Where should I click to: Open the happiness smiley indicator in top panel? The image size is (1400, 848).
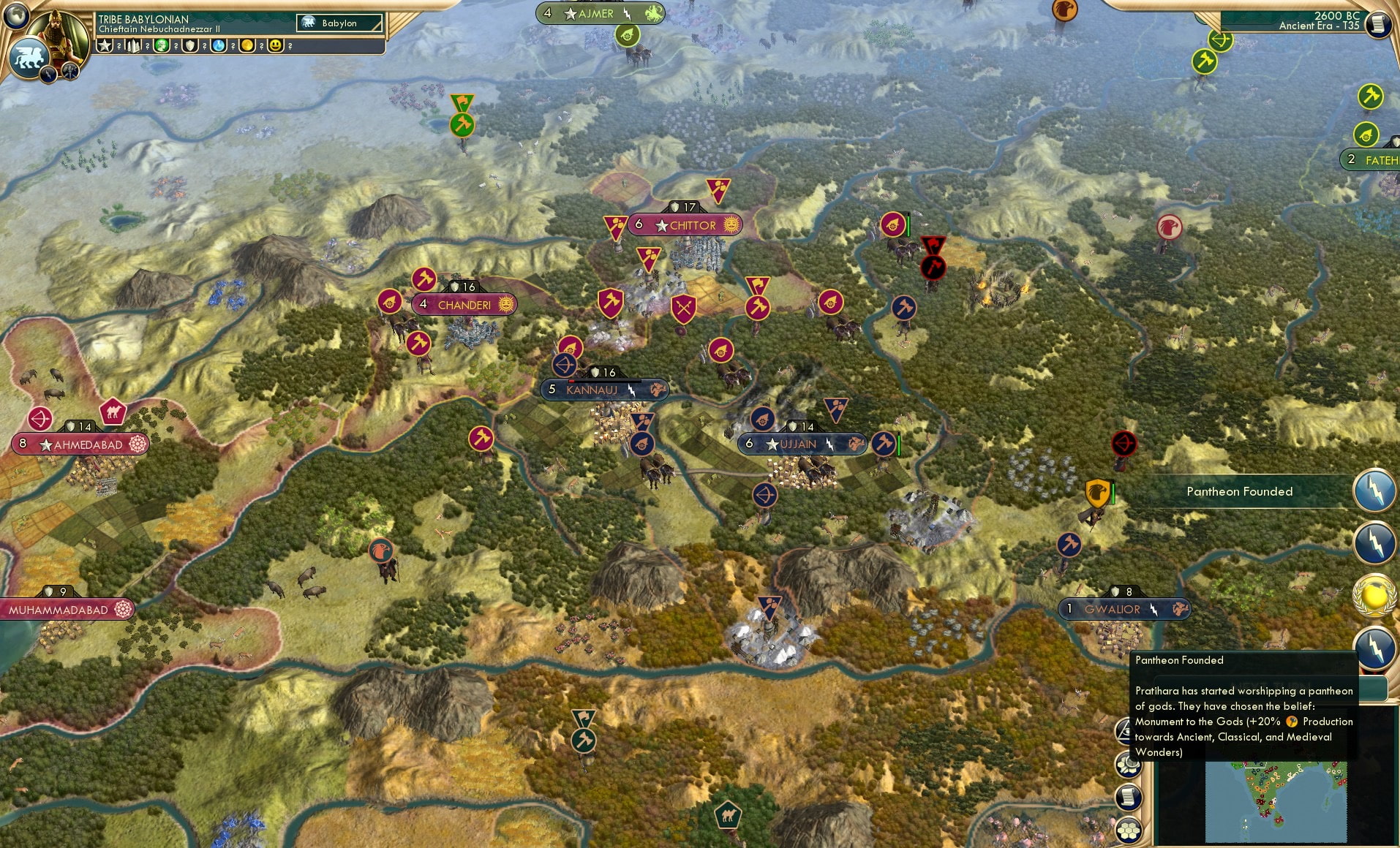point(276,47)
